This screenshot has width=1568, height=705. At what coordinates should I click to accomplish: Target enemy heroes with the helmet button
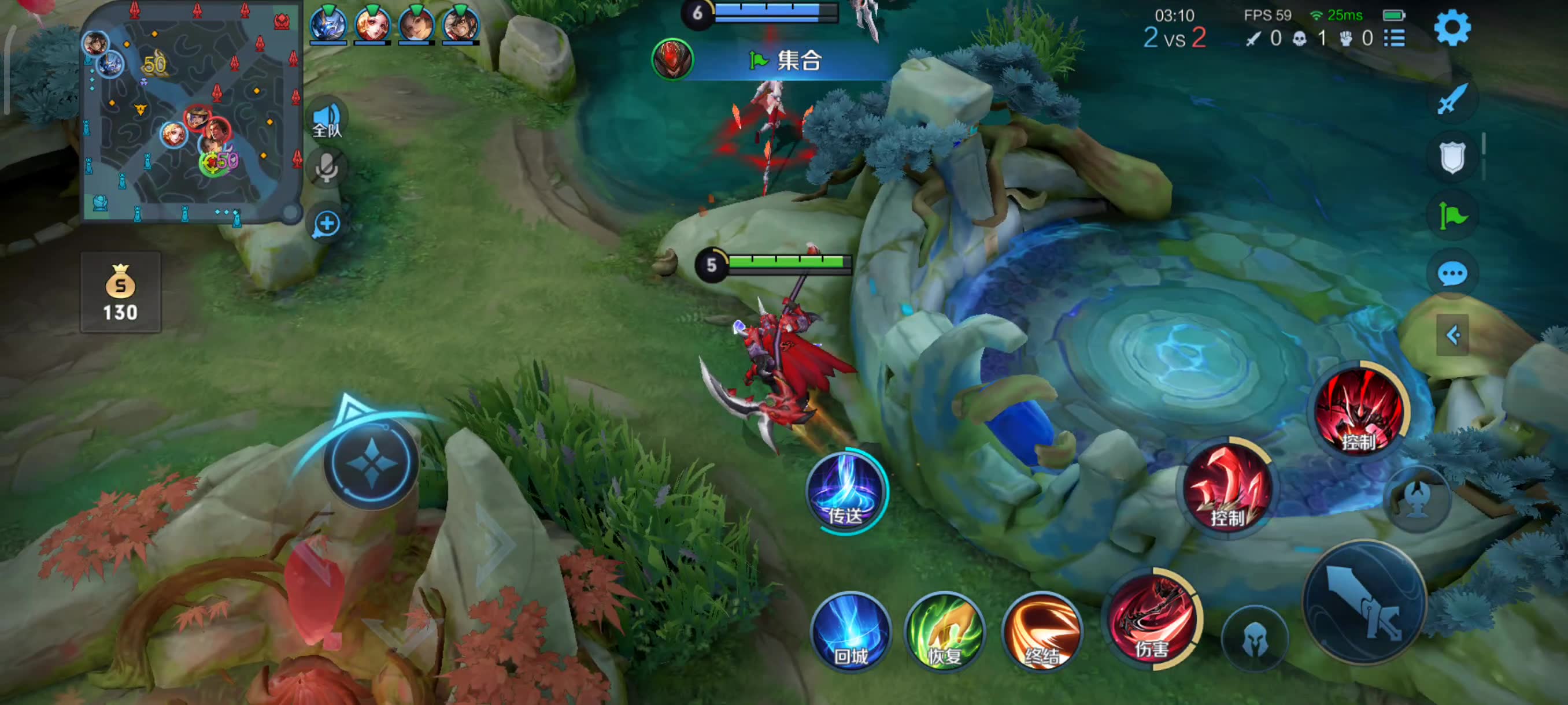tap(1255, 639)
